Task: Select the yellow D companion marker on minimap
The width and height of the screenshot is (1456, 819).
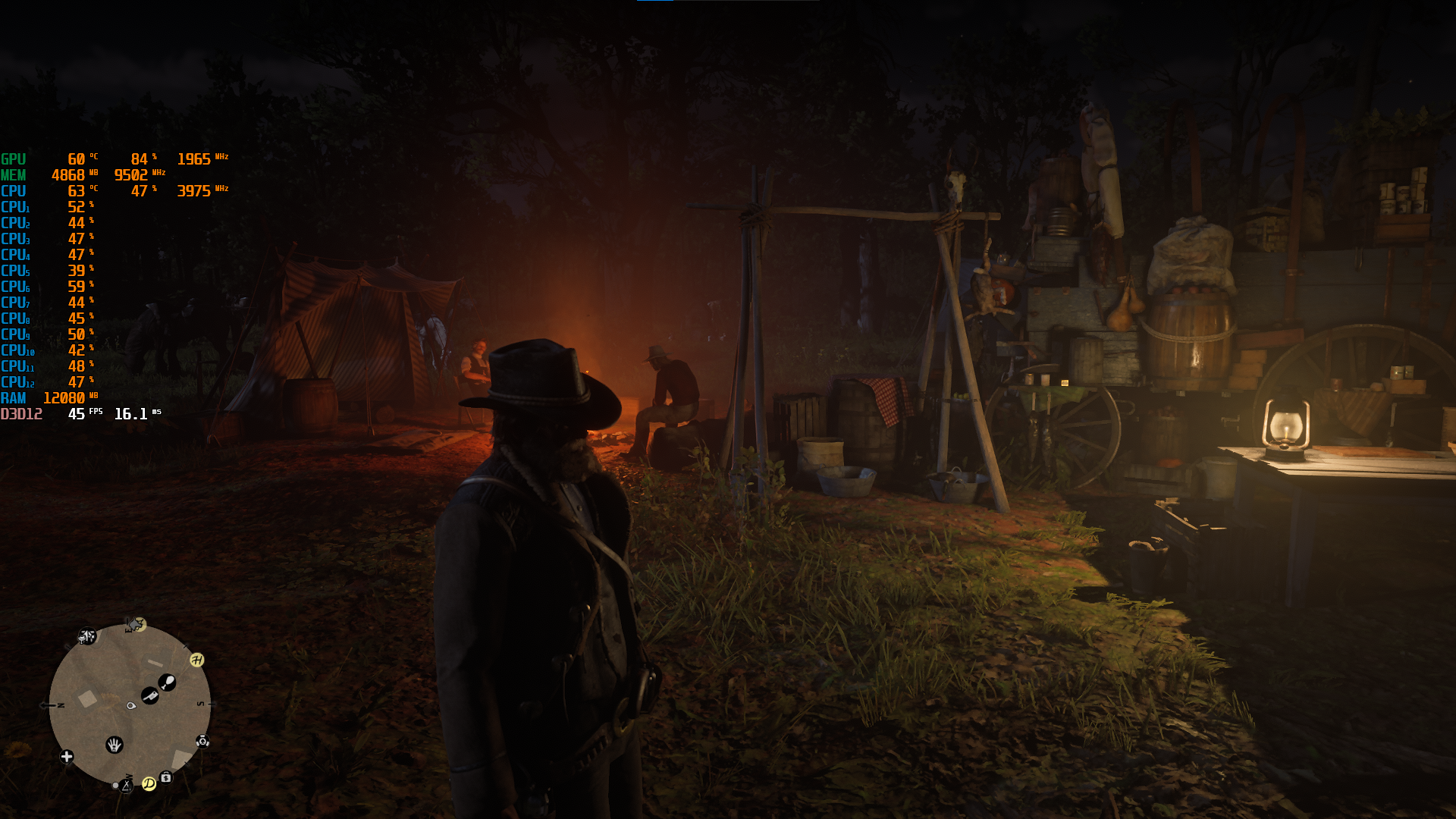Action: point(149,785)
